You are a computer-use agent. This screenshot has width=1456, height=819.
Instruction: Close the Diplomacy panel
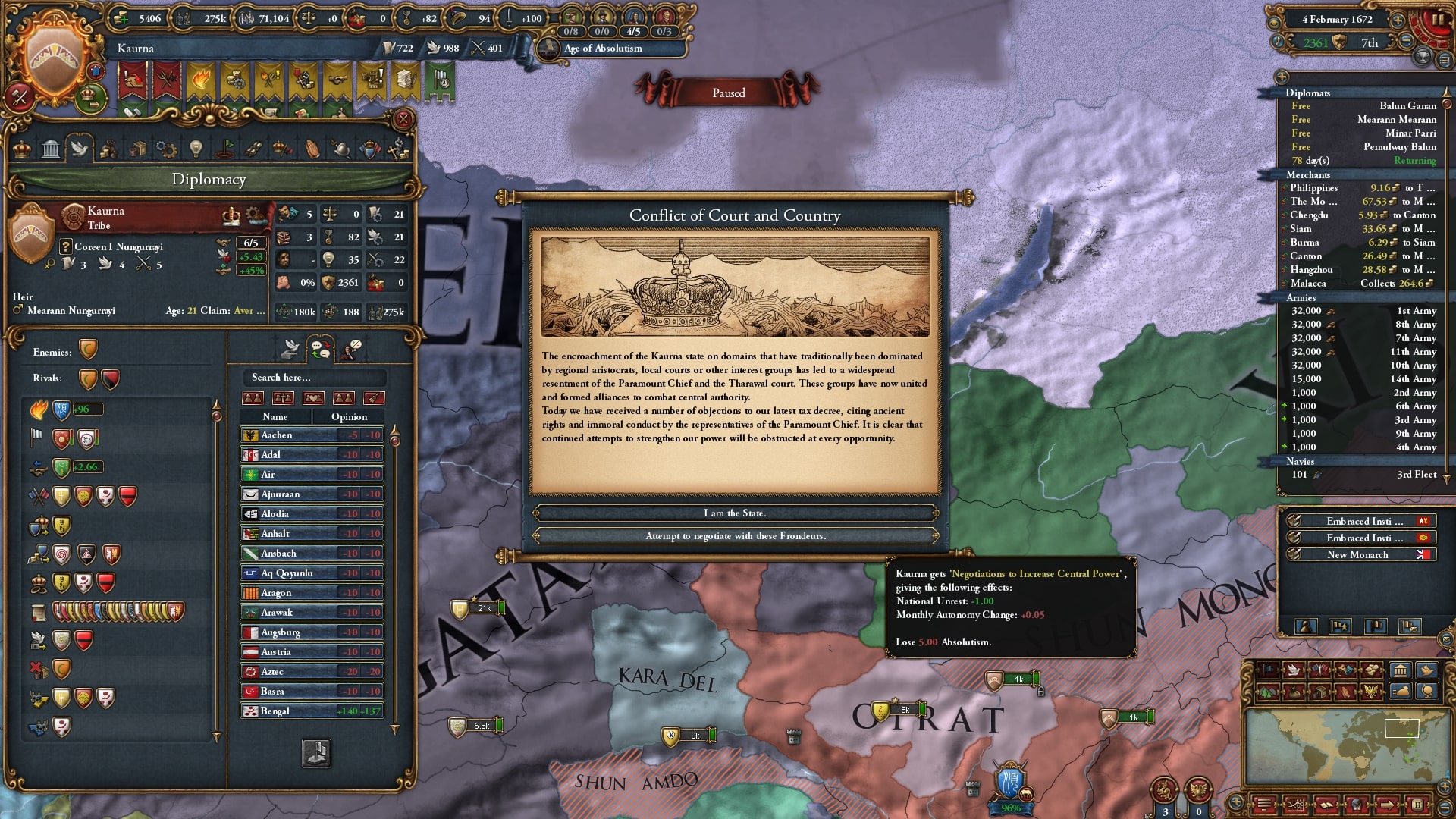click(x=403, y=119)
